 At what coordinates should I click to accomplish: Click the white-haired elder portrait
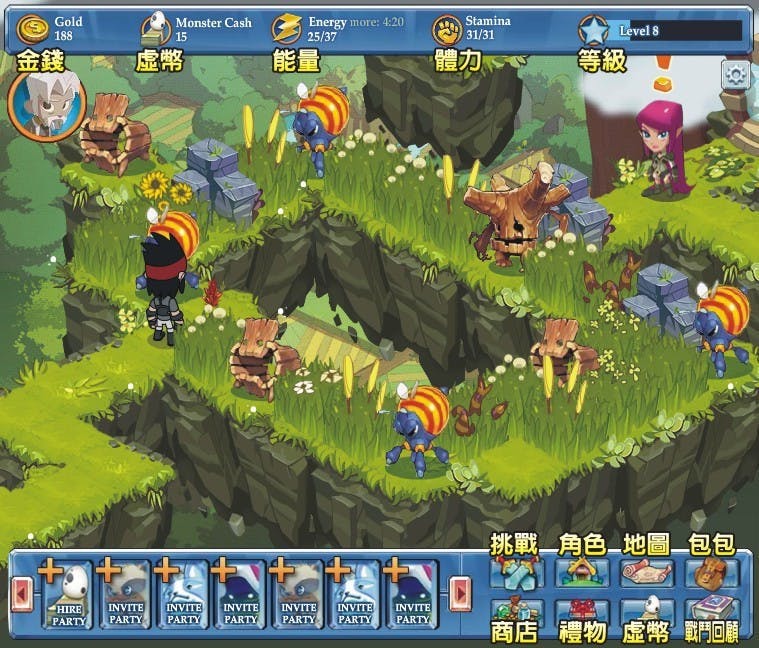pyautogui.click(x=46, y=105)
